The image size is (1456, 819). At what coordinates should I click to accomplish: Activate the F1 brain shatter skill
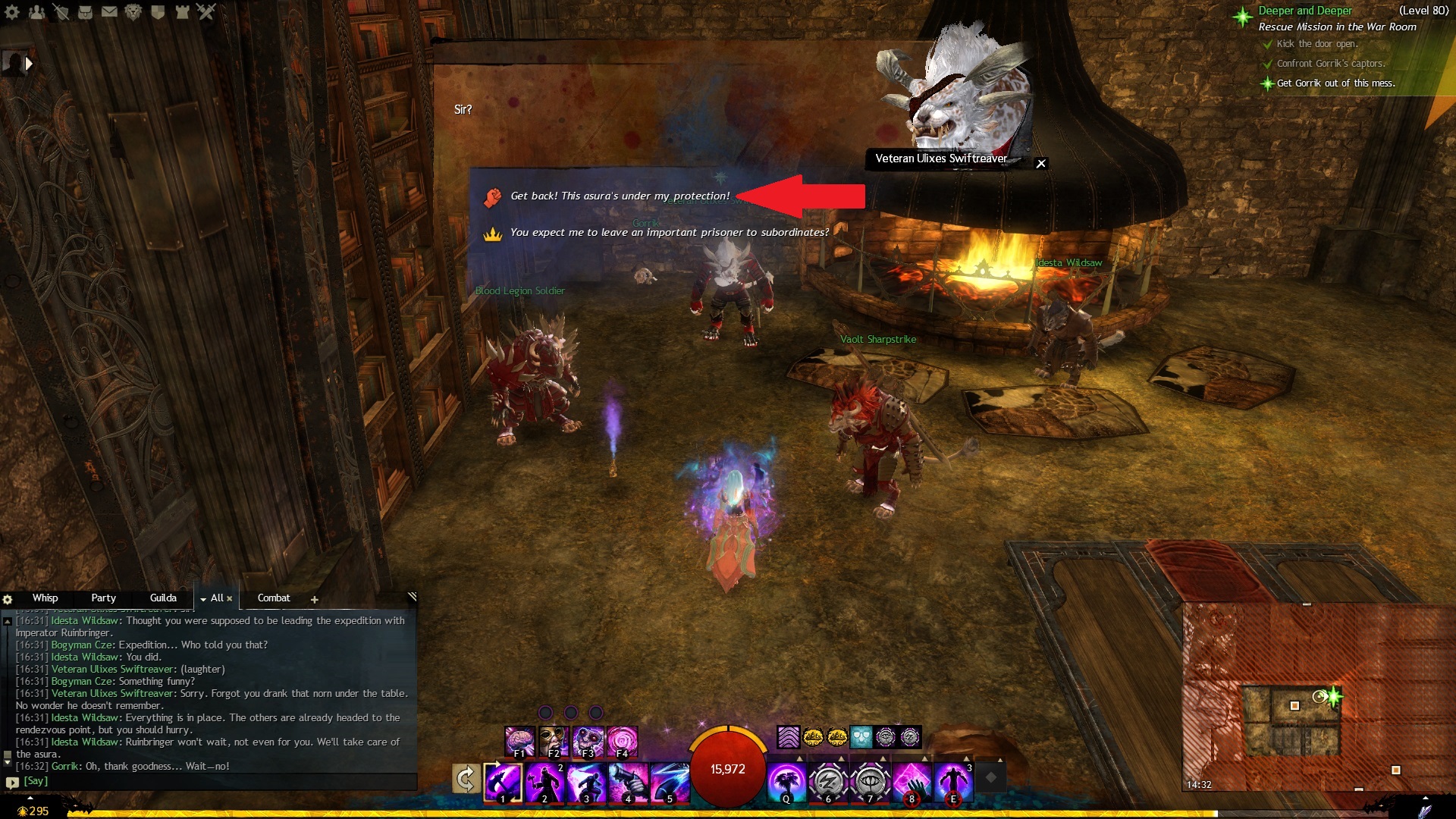[x=519, y=741]
